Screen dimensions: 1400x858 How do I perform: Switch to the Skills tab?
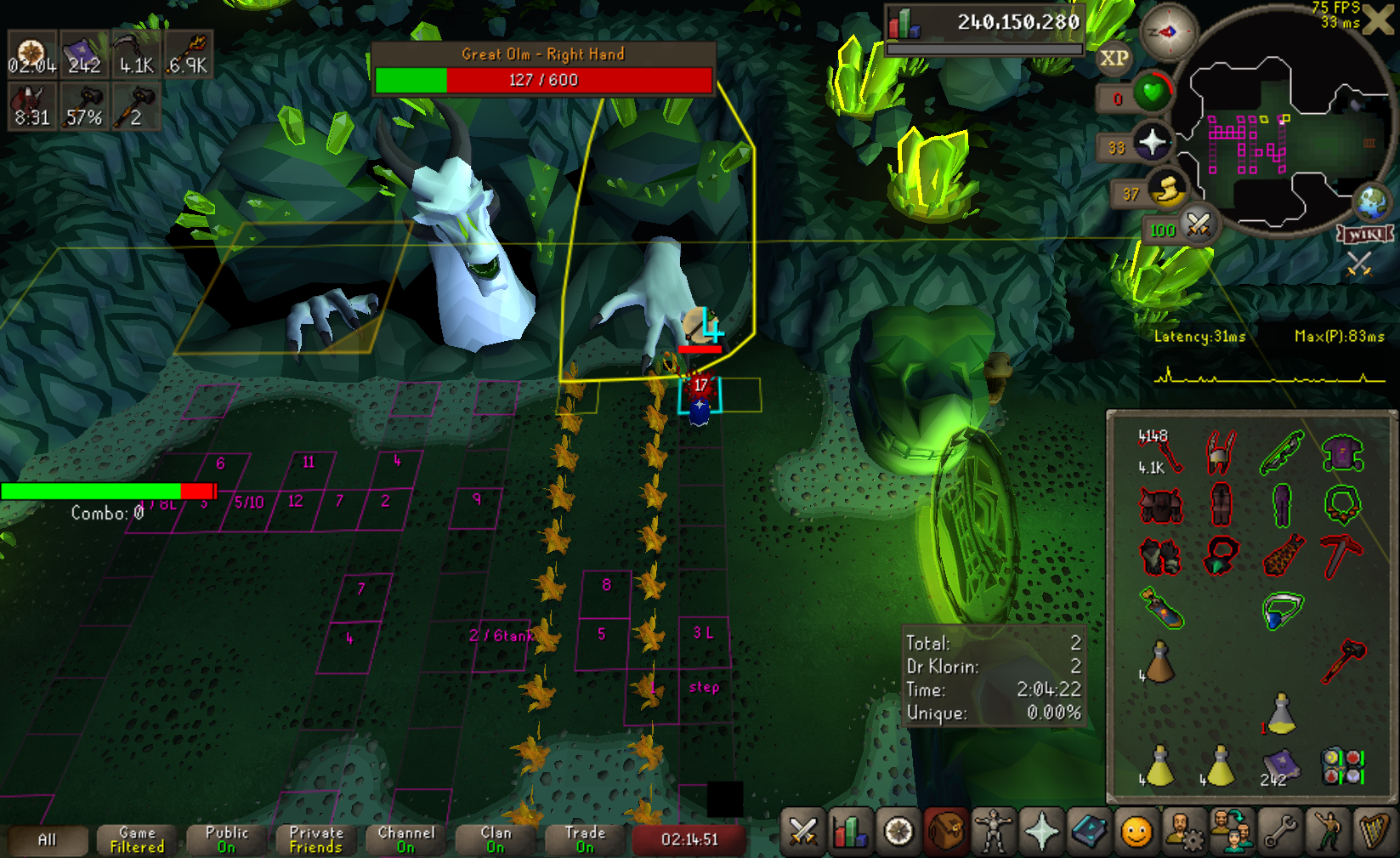click(x=850, y=832)
